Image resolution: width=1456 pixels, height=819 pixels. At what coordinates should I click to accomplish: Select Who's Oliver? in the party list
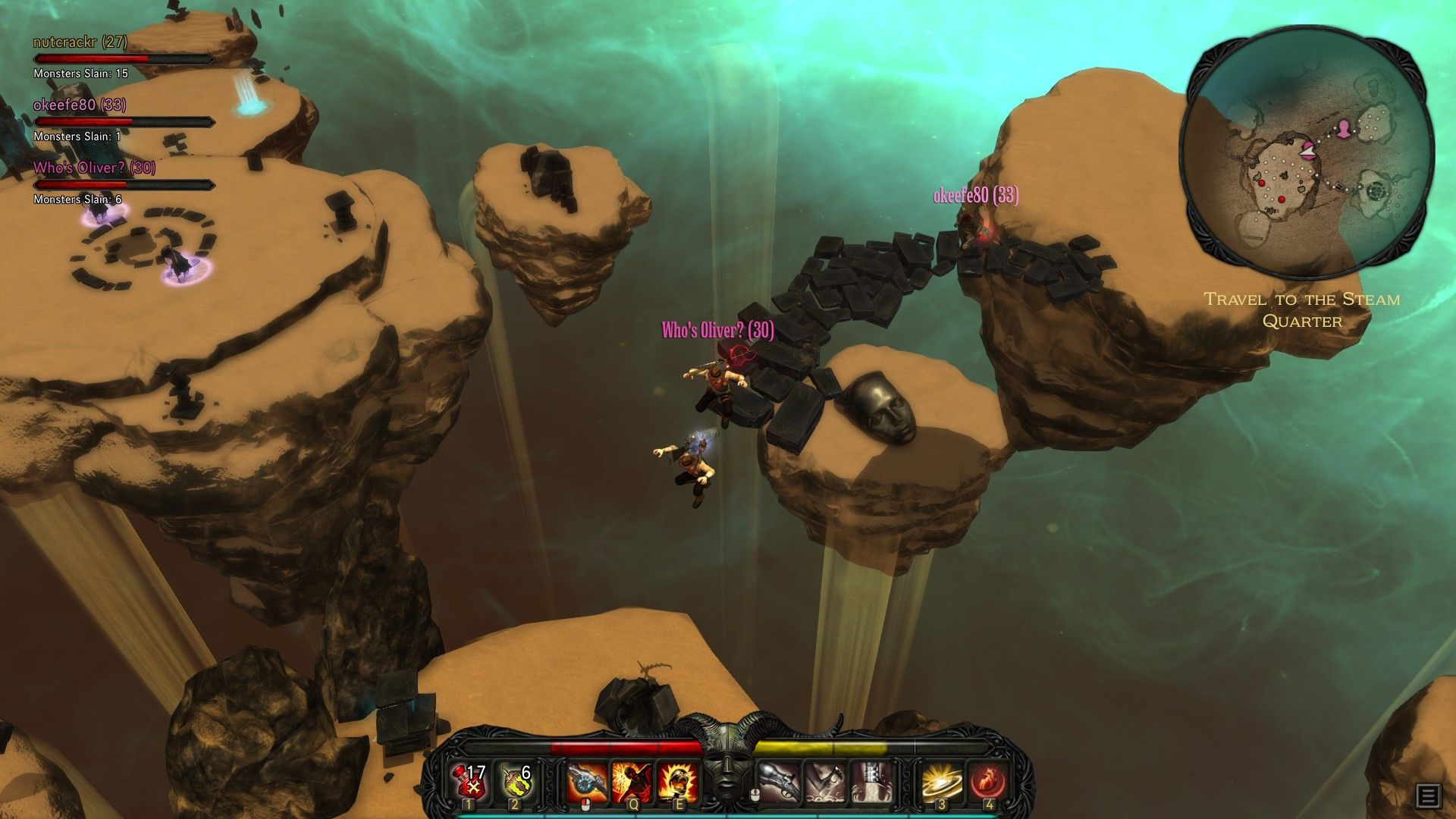point(94,168)
